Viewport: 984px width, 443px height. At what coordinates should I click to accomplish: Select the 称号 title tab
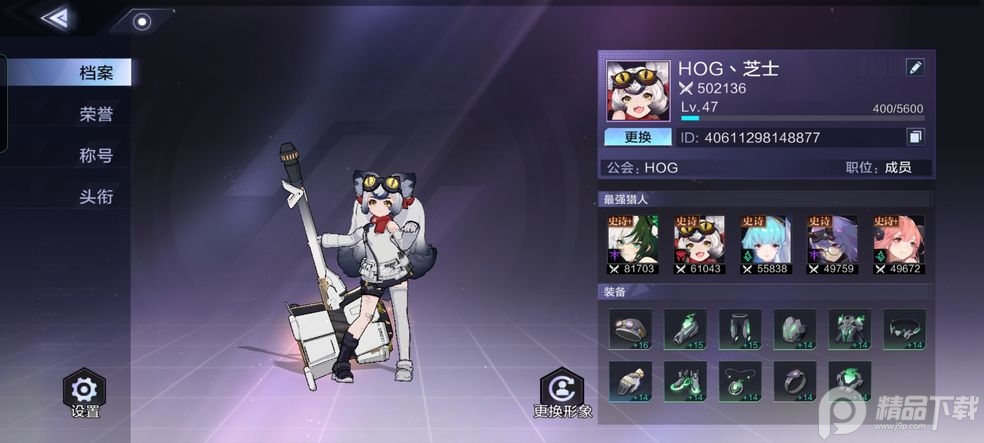[x=96, y=155]
